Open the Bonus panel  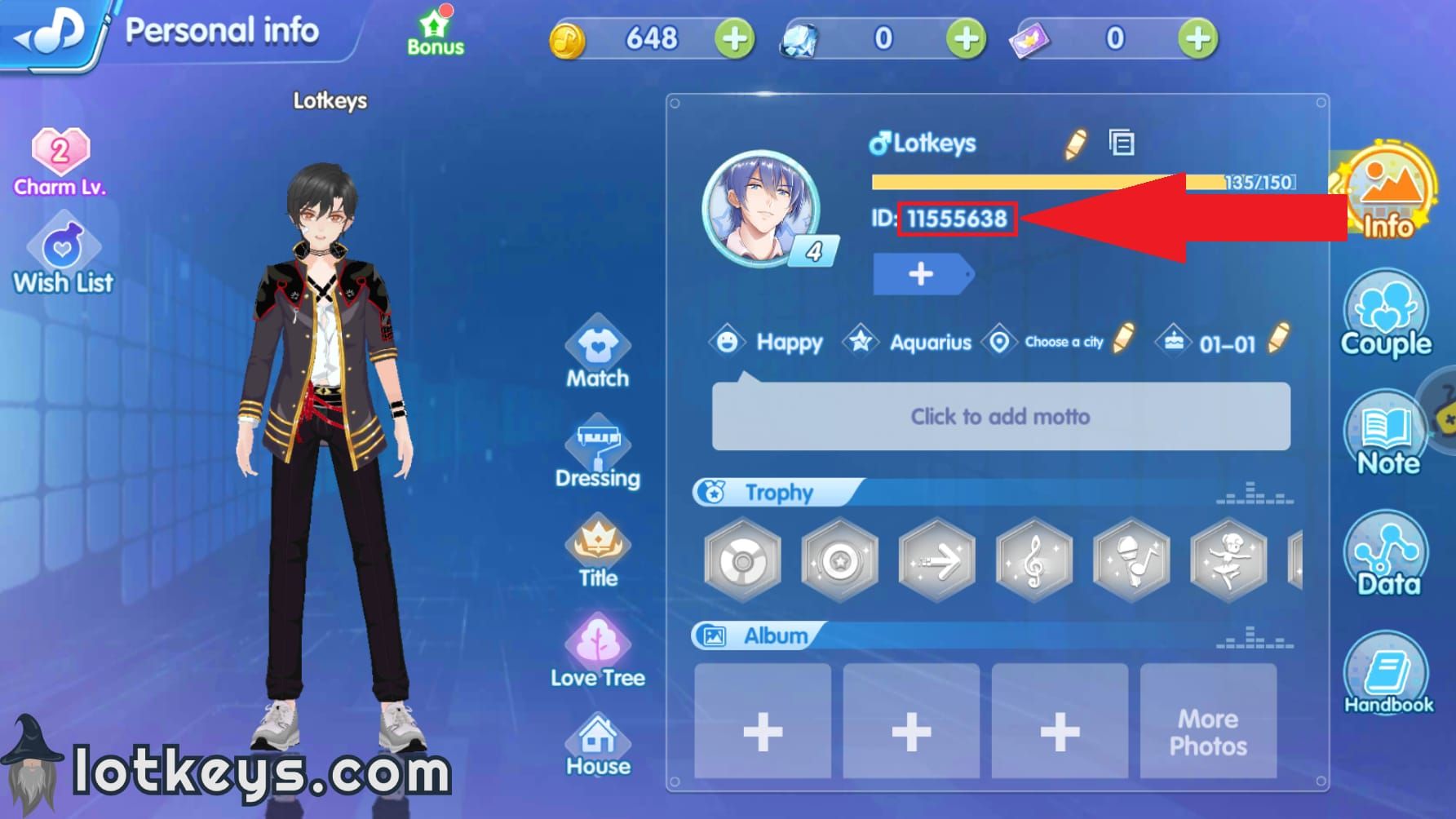click(435, 33)
